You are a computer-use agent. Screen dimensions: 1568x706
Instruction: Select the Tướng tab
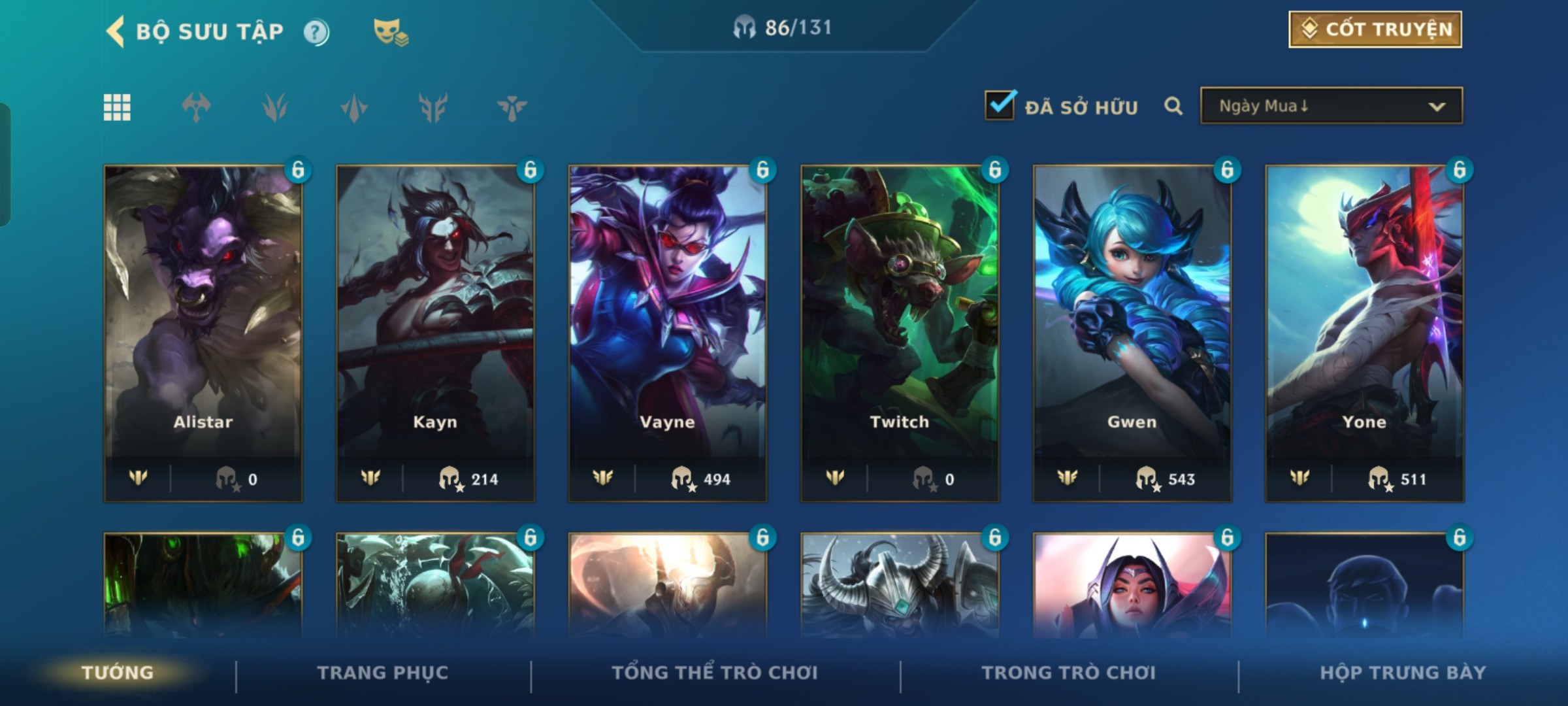tap(118, 673)
